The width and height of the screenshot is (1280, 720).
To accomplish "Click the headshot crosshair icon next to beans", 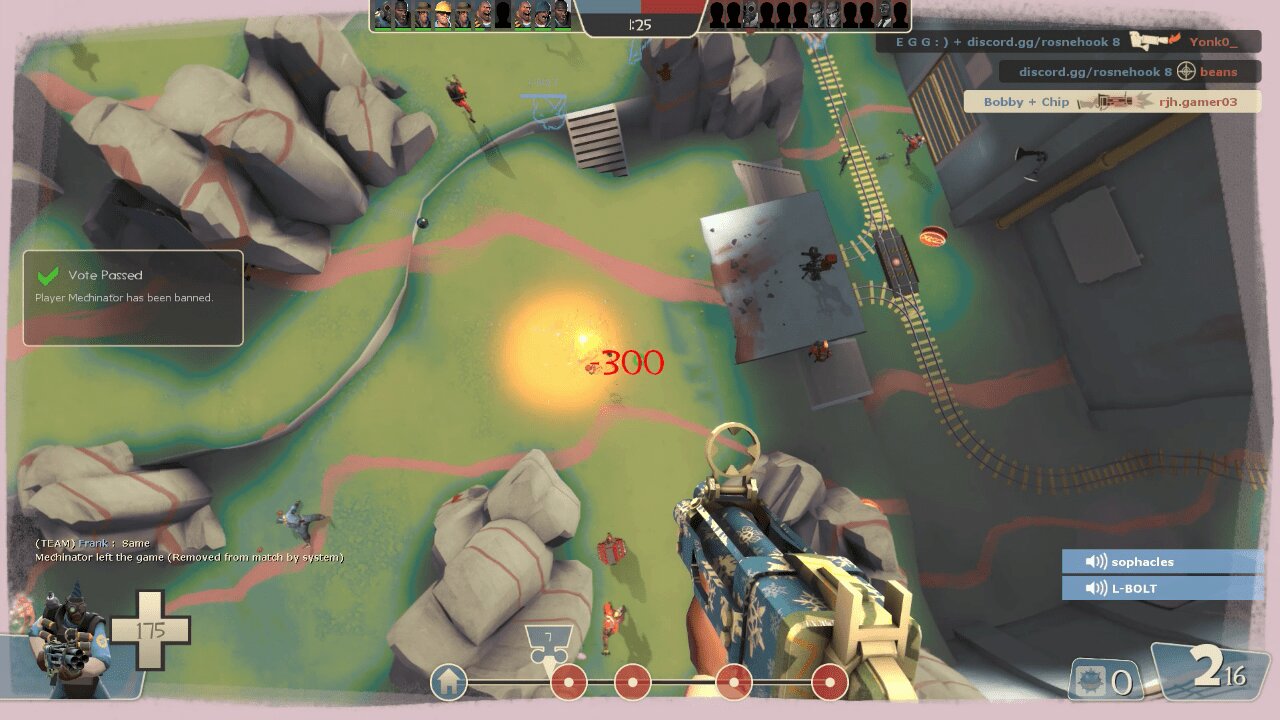I will point(1185,72).
